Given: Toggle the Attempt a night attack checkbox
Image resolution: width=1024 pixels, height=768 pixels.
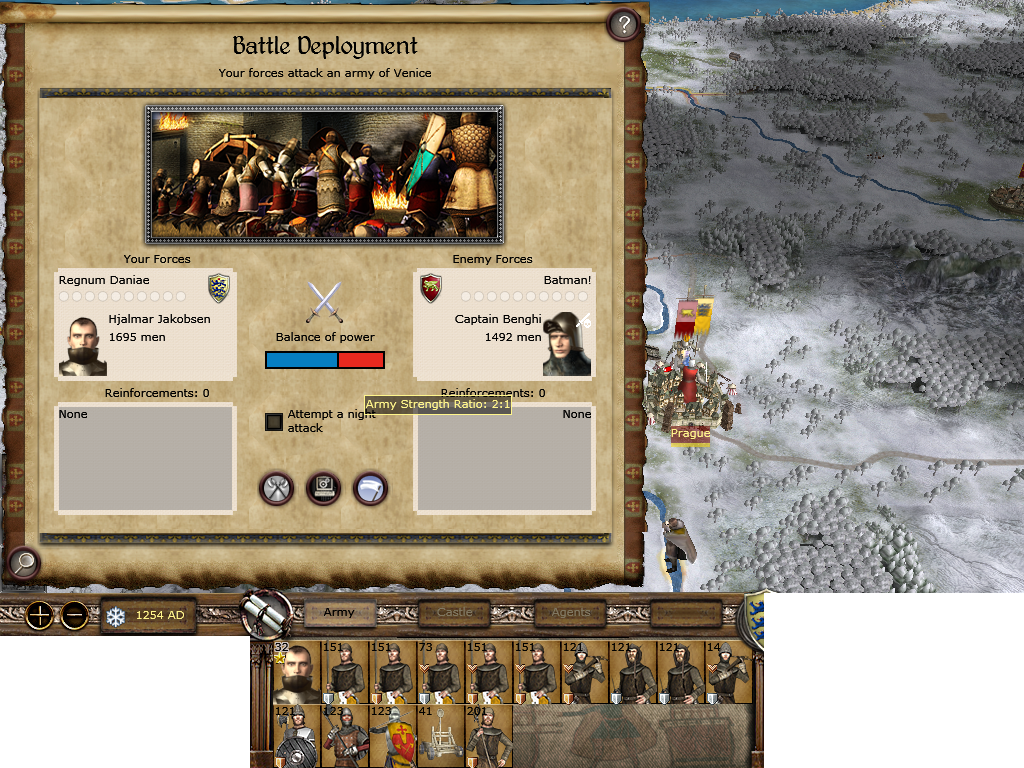Looking at the screenshot, I should tap(274, 422).
